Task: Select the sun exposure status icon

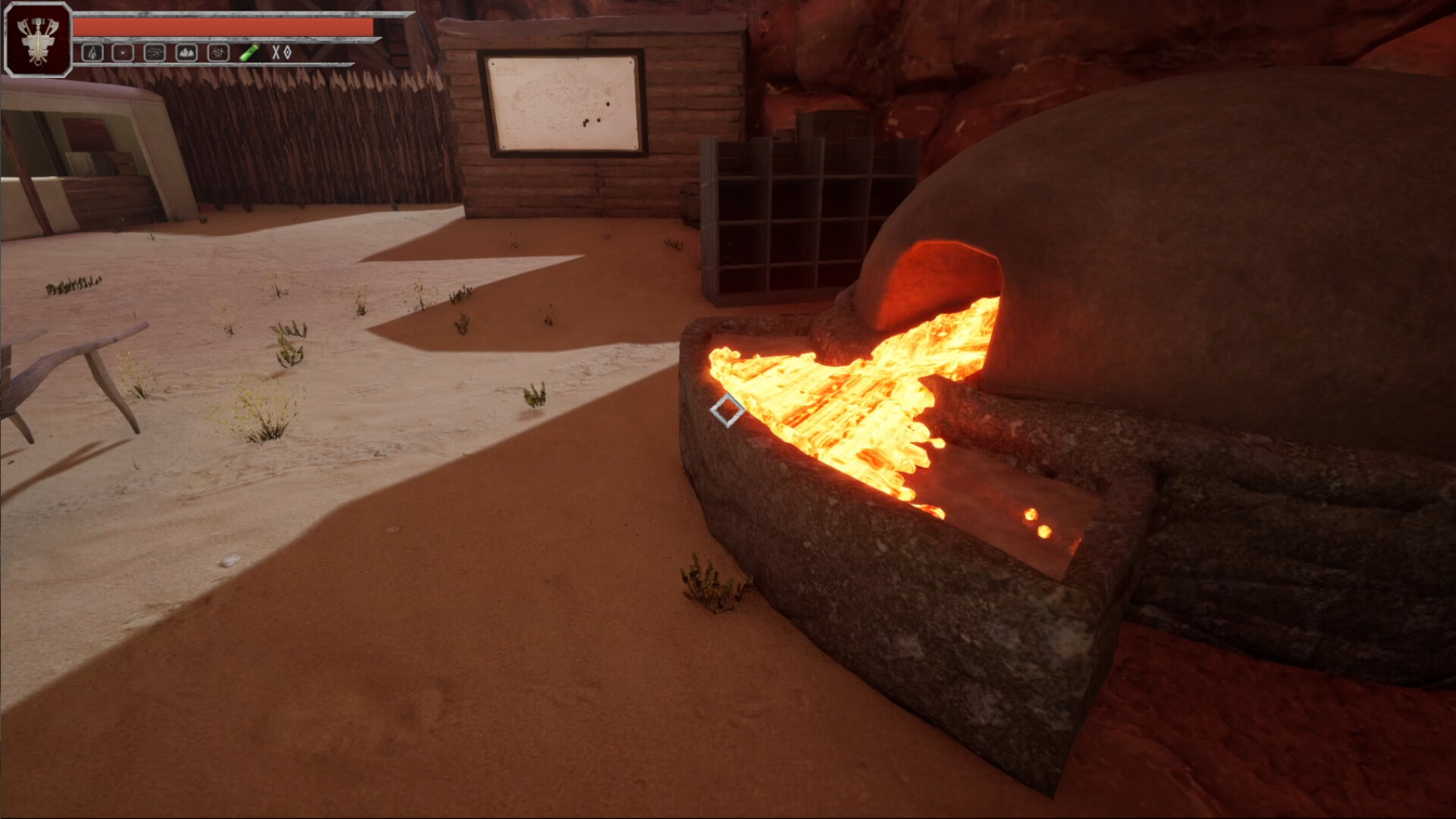Action: click(123, 52)
